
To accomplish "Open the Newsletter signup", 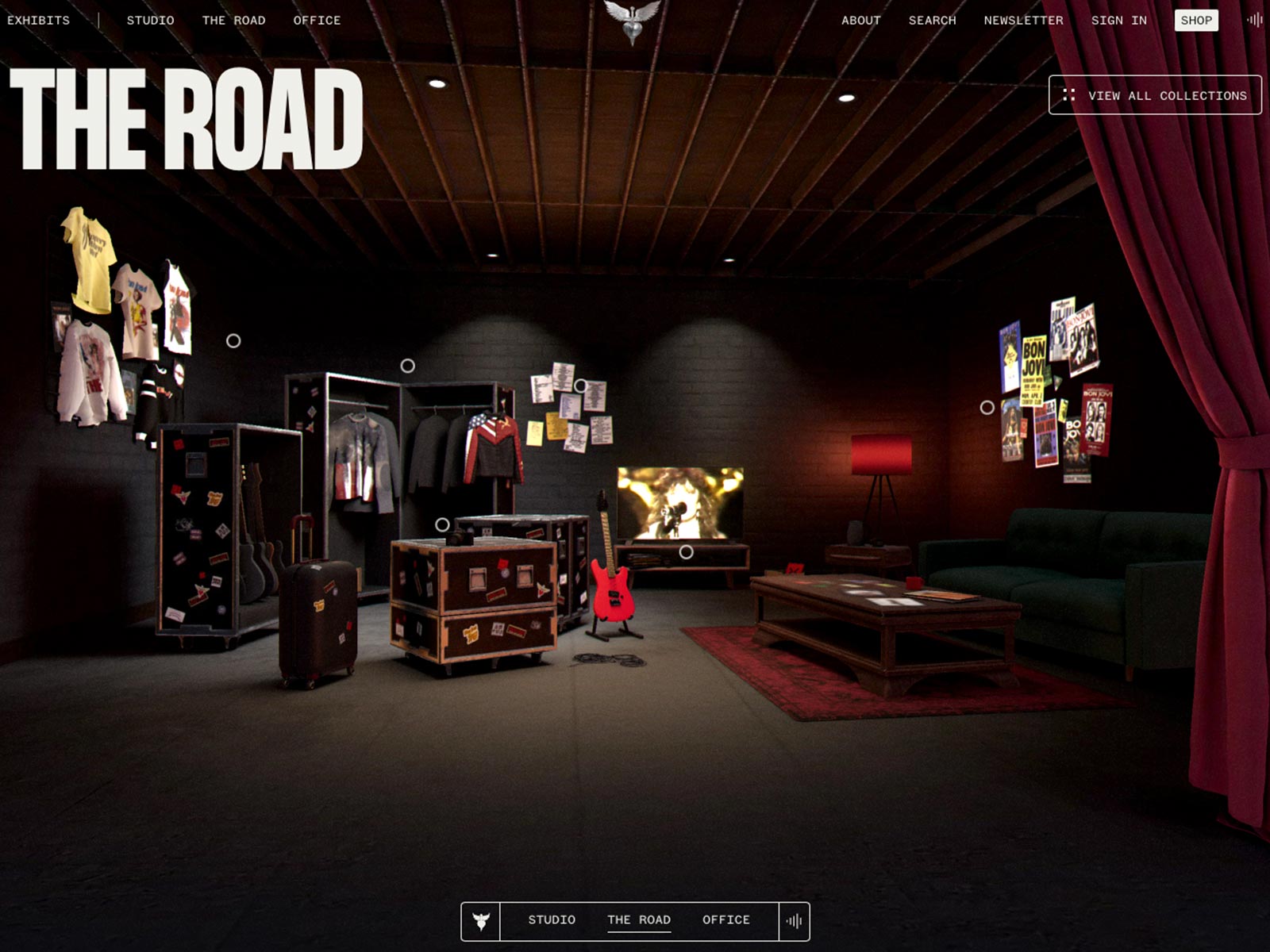I will coord(1023,21).
